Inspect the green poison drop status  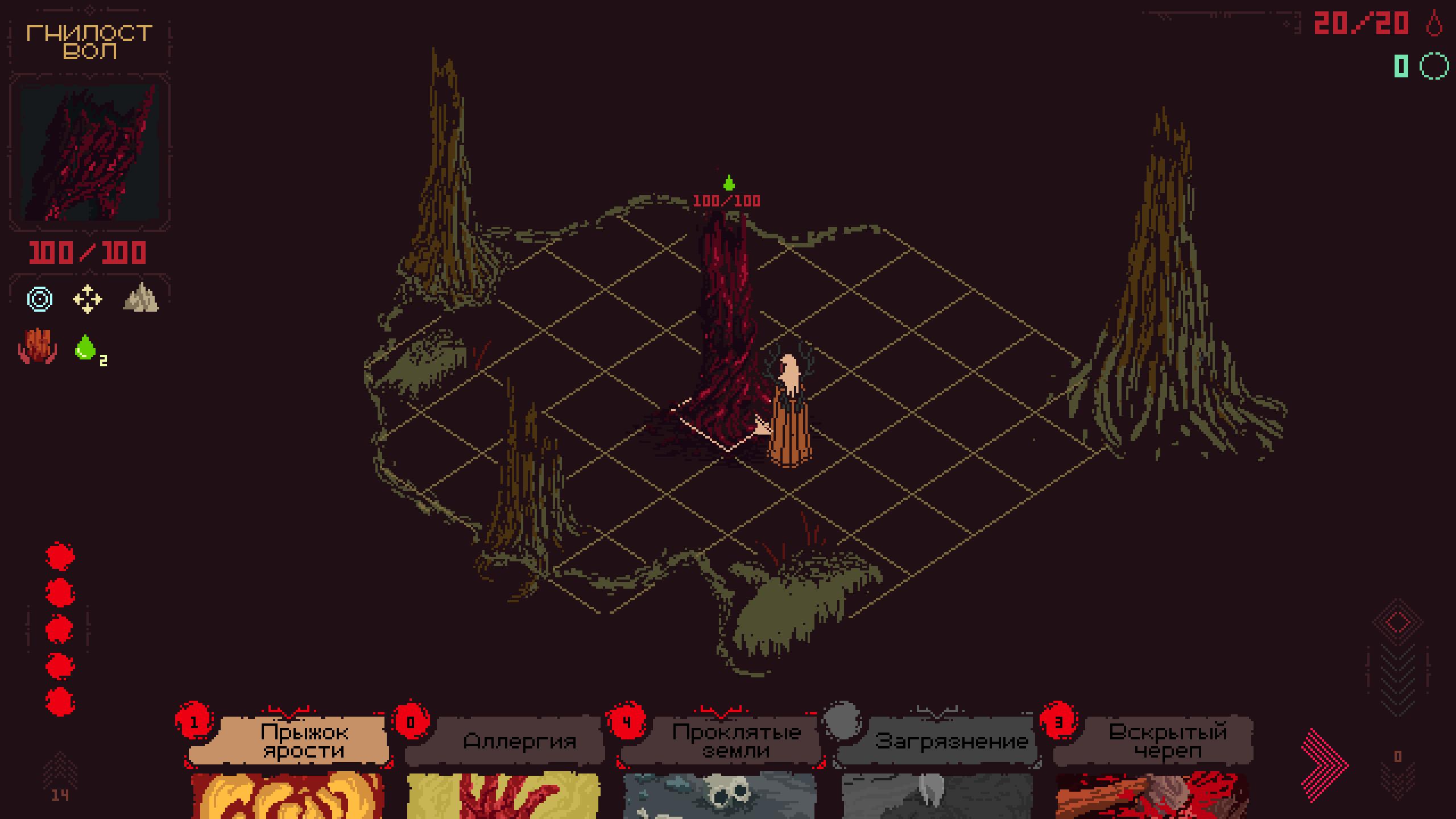tap(86, 347)
